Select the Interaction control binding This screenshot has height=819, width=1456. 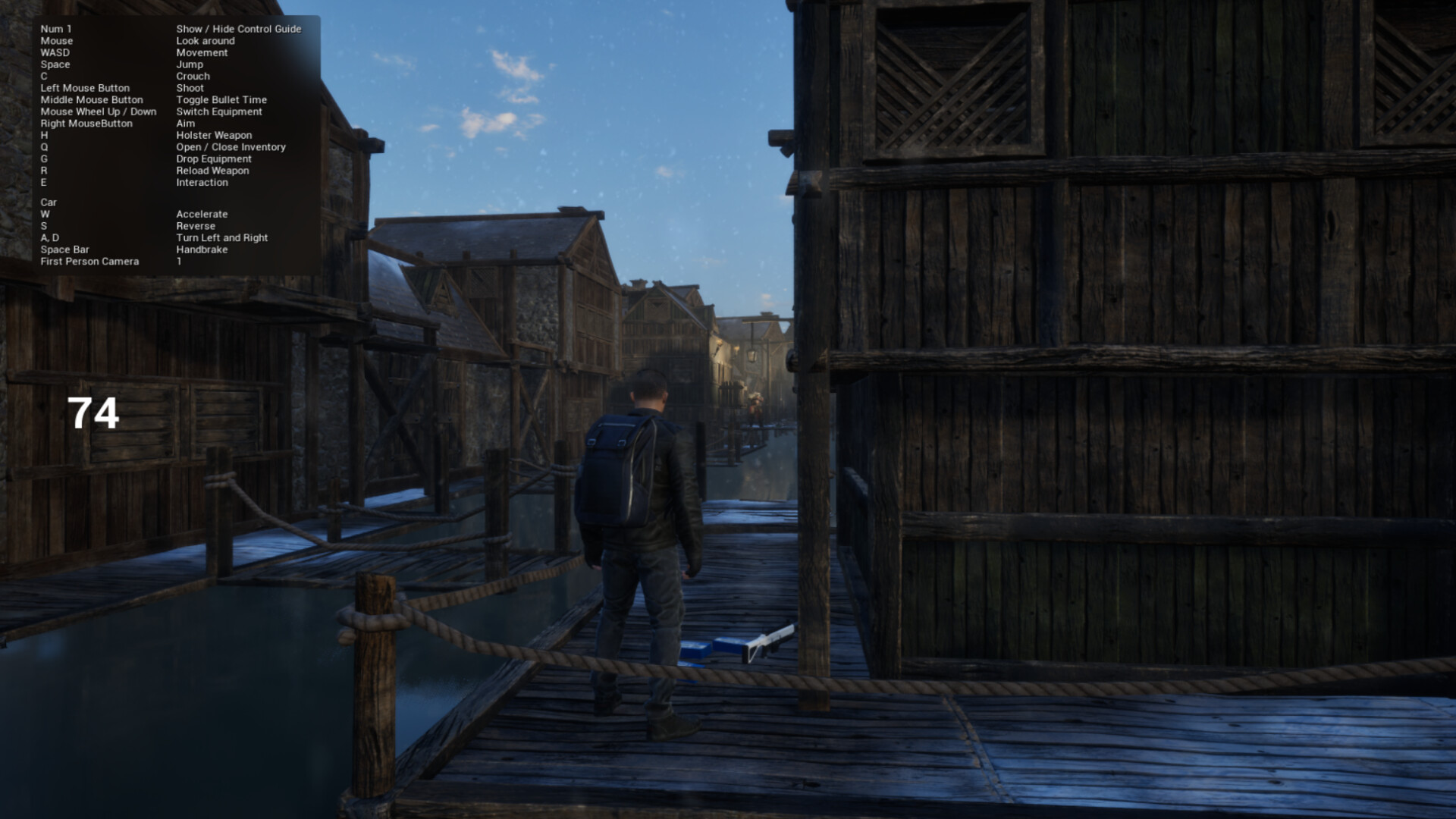tap(202, 182)
